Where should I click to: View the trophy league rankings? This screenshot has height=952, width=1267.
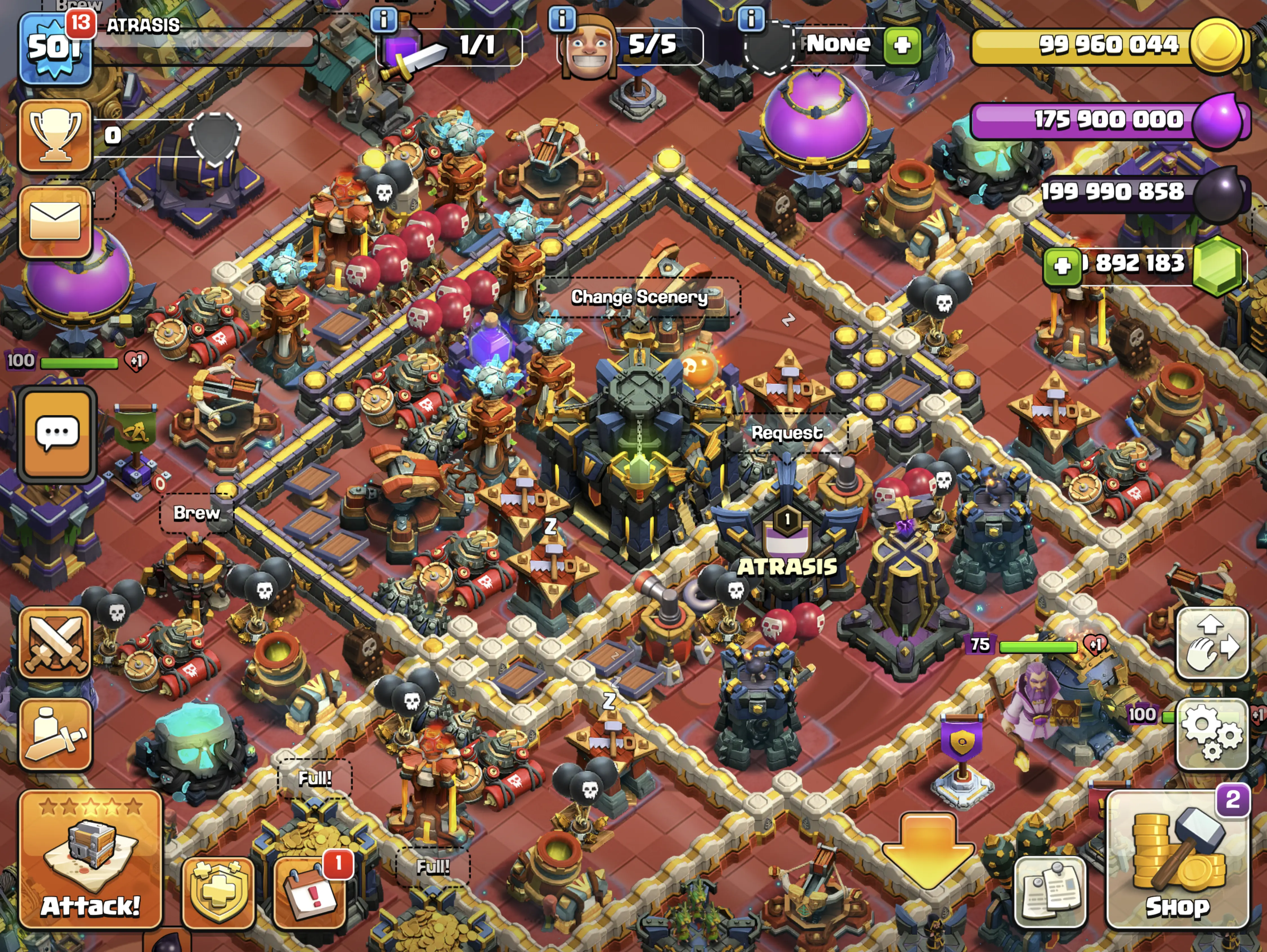[x=55, y=136]
